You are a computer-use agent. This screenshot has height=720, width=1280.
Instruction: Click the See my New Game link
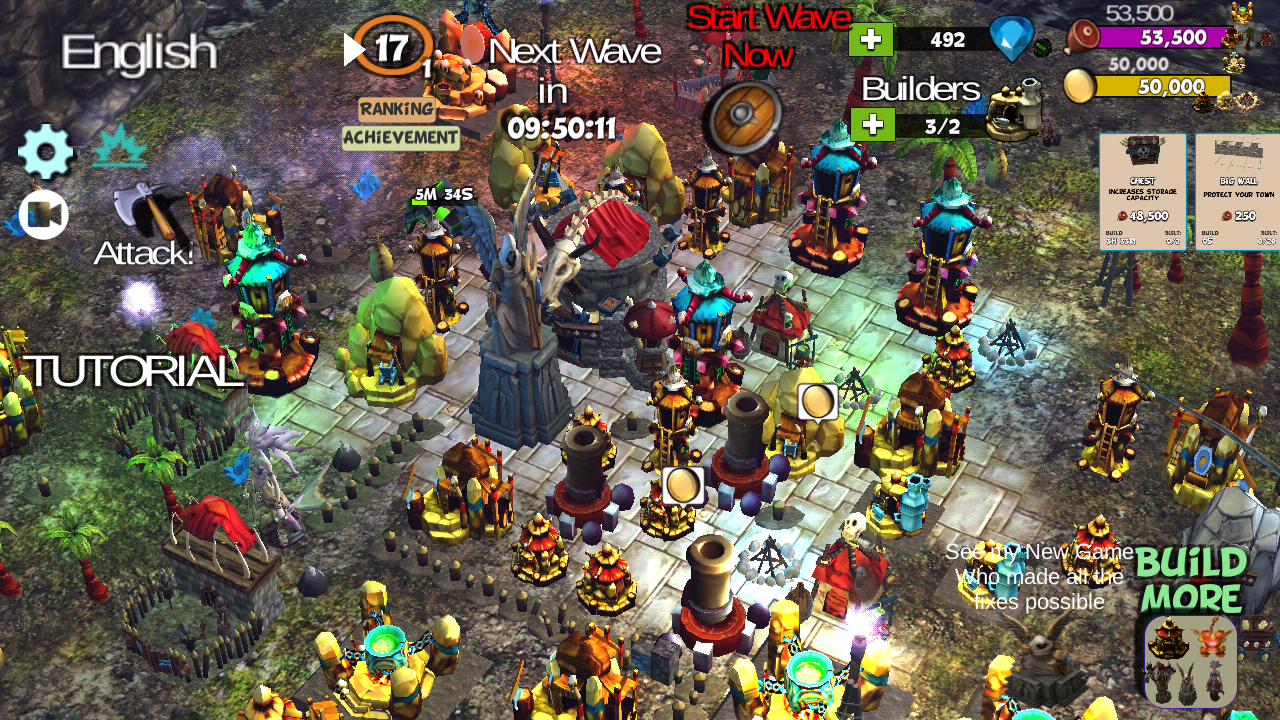(1040, 552)
